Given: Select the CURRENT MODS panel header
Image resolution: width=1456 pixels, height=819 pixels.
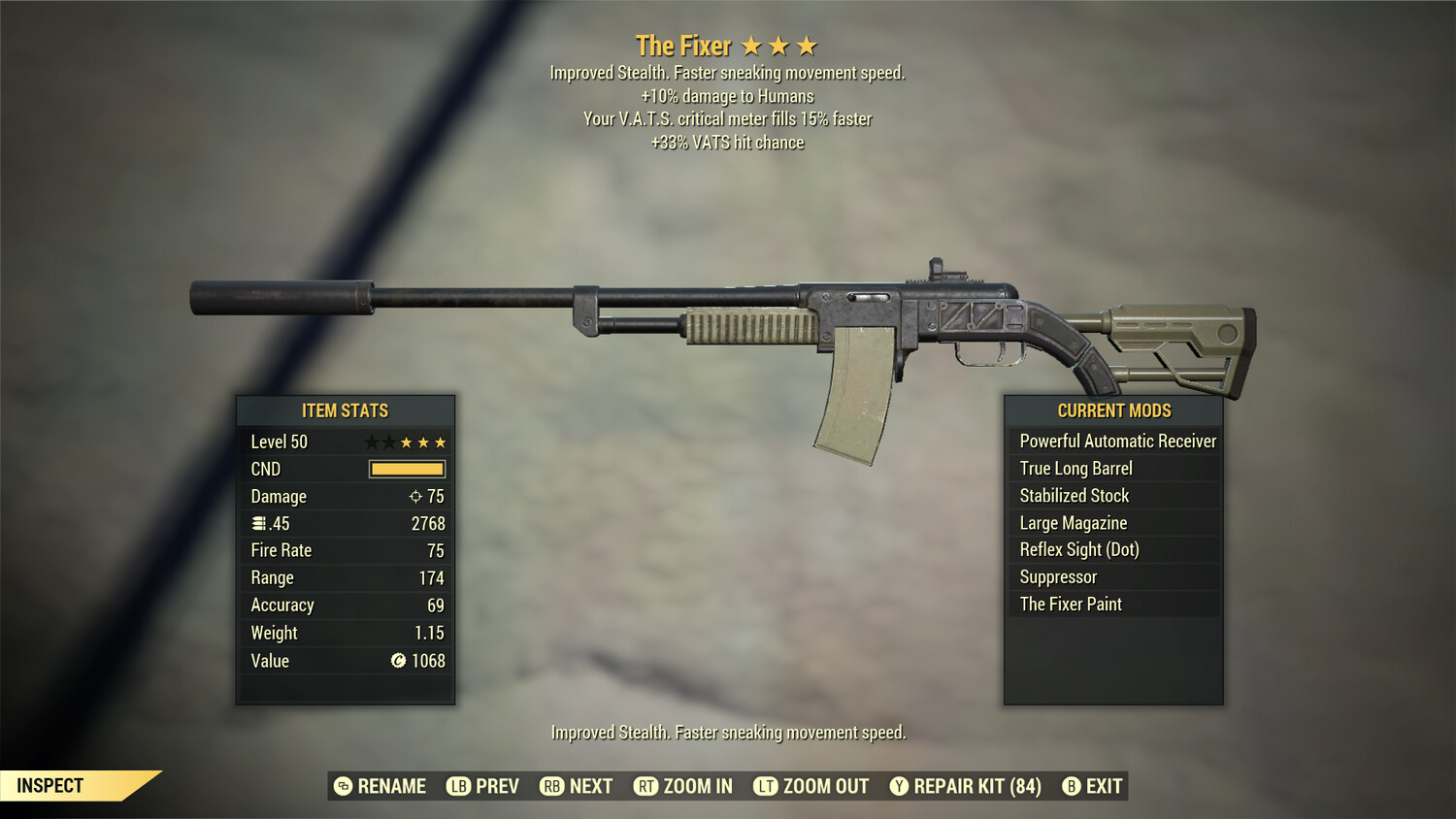Looking at the screenshot, I should pos(1112,410).
